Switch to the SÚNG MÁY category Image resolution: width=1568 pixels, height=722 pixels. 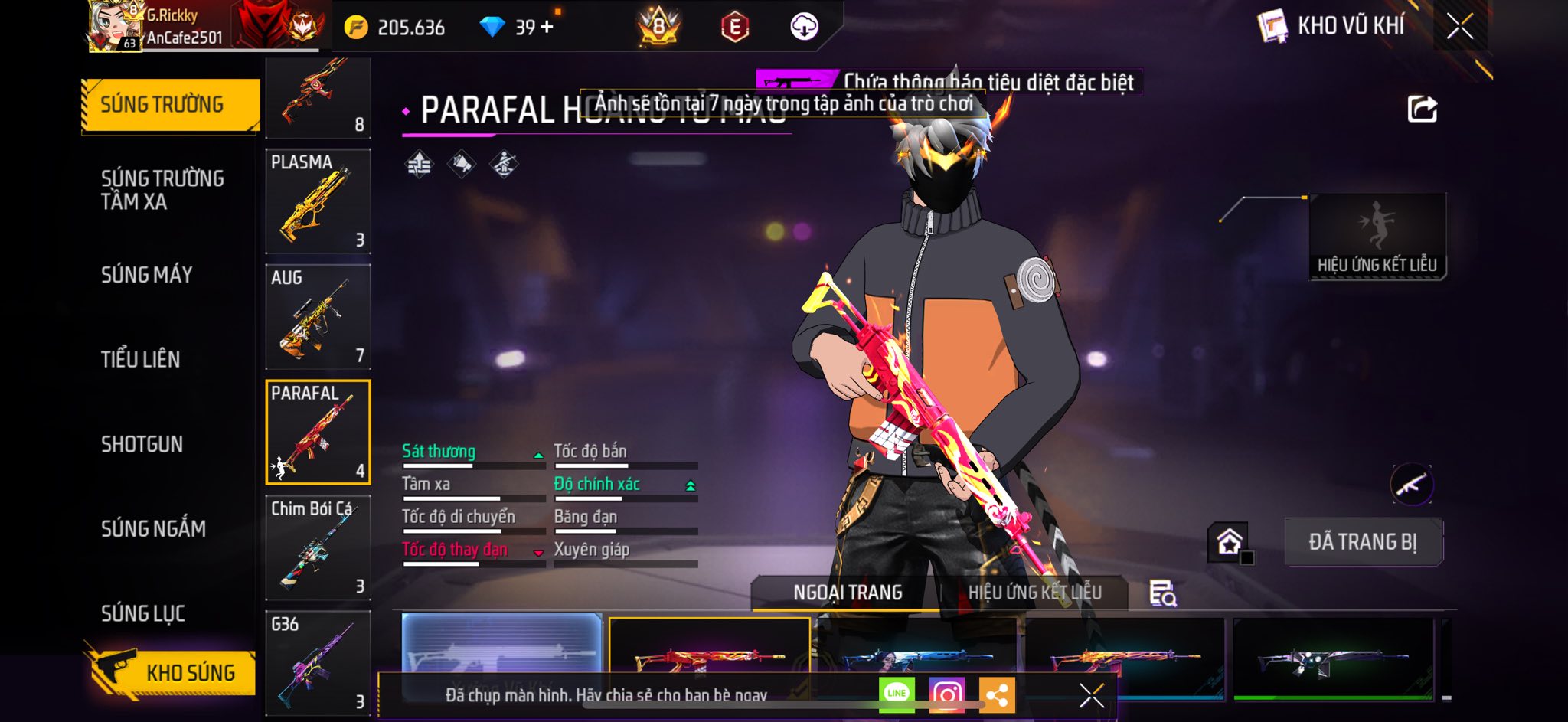(146, 274)
